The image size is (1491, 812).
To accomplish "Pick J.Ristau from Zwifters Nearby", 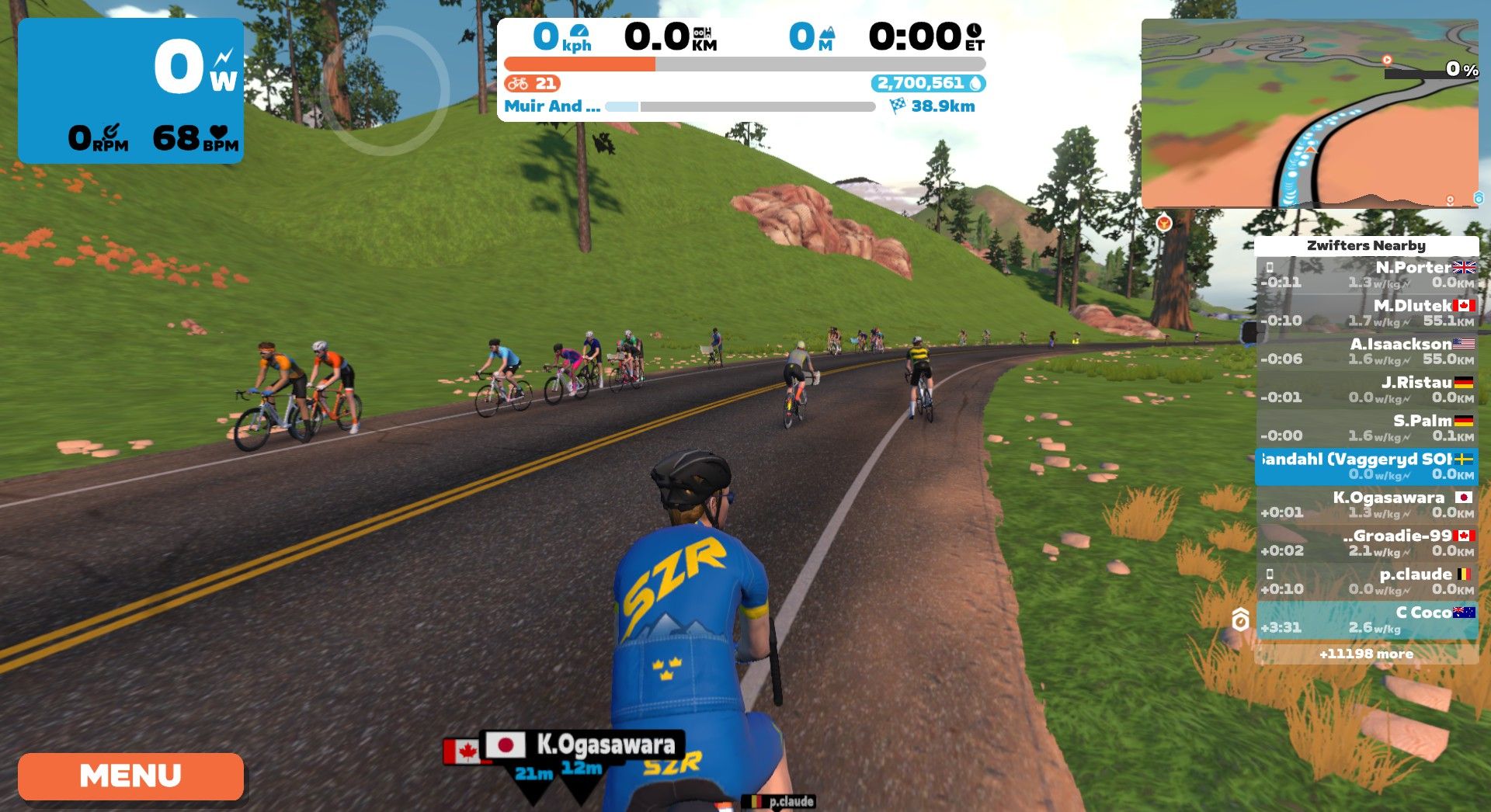I will point(1367,390).
